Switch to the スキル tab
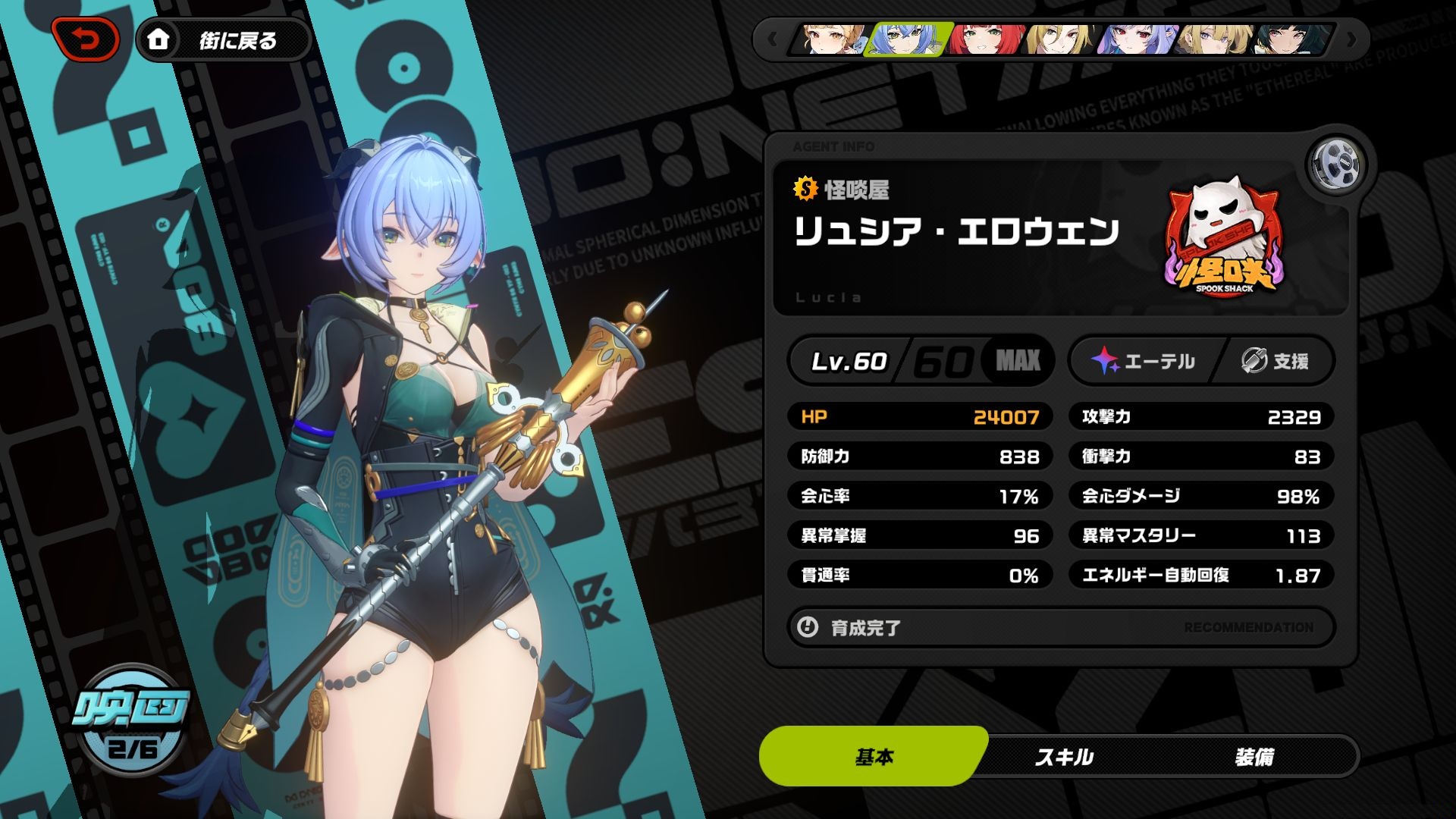The width and height of the screenshot is (1456, 819). click(1064, 756)
